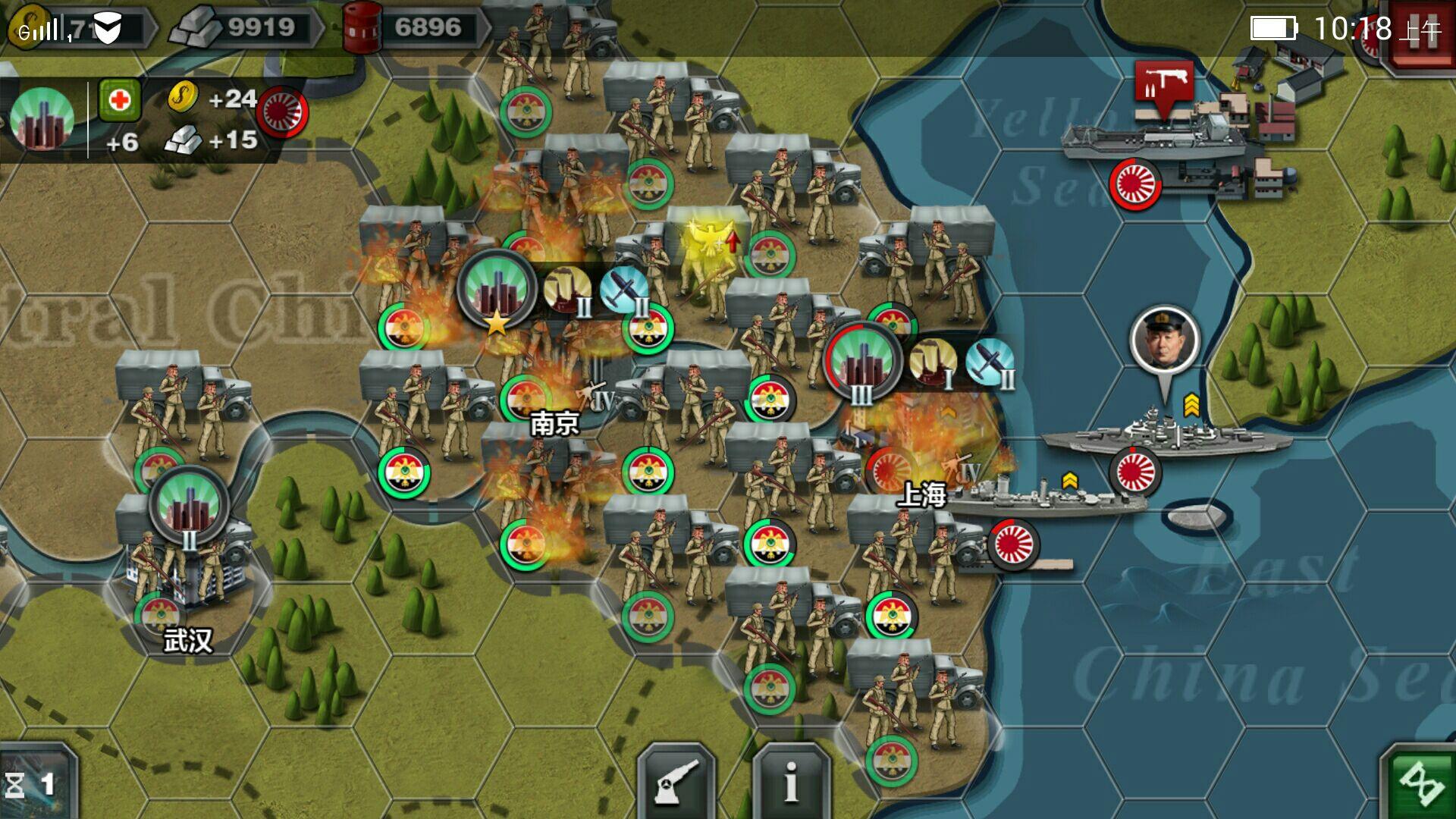Open Shanghai's level II airport icon
Screen dimensions: 1456x819
click(x=990, y=362)
